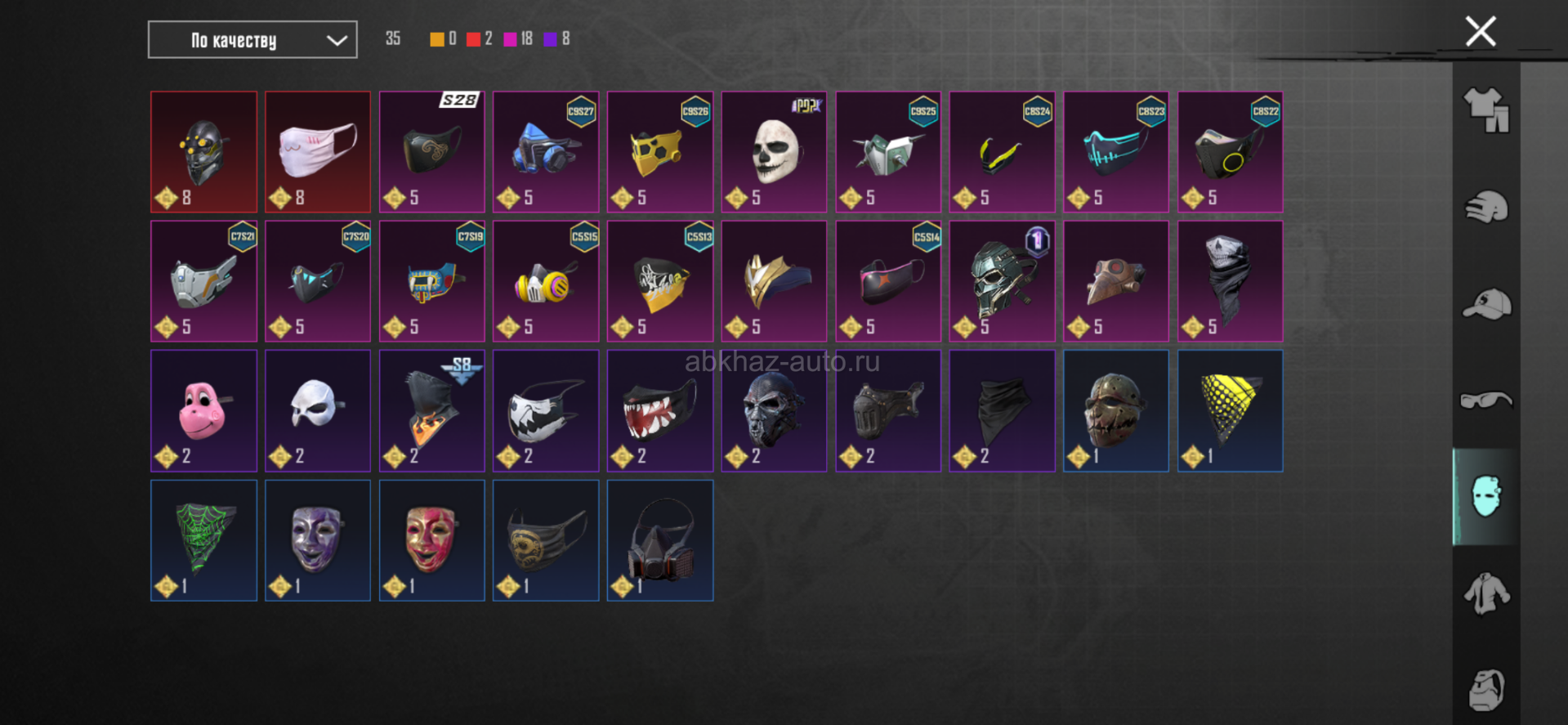Pick the green spiderweb bandana
The height and width of the screenshot is (725, 1568).
pos(203,540)
